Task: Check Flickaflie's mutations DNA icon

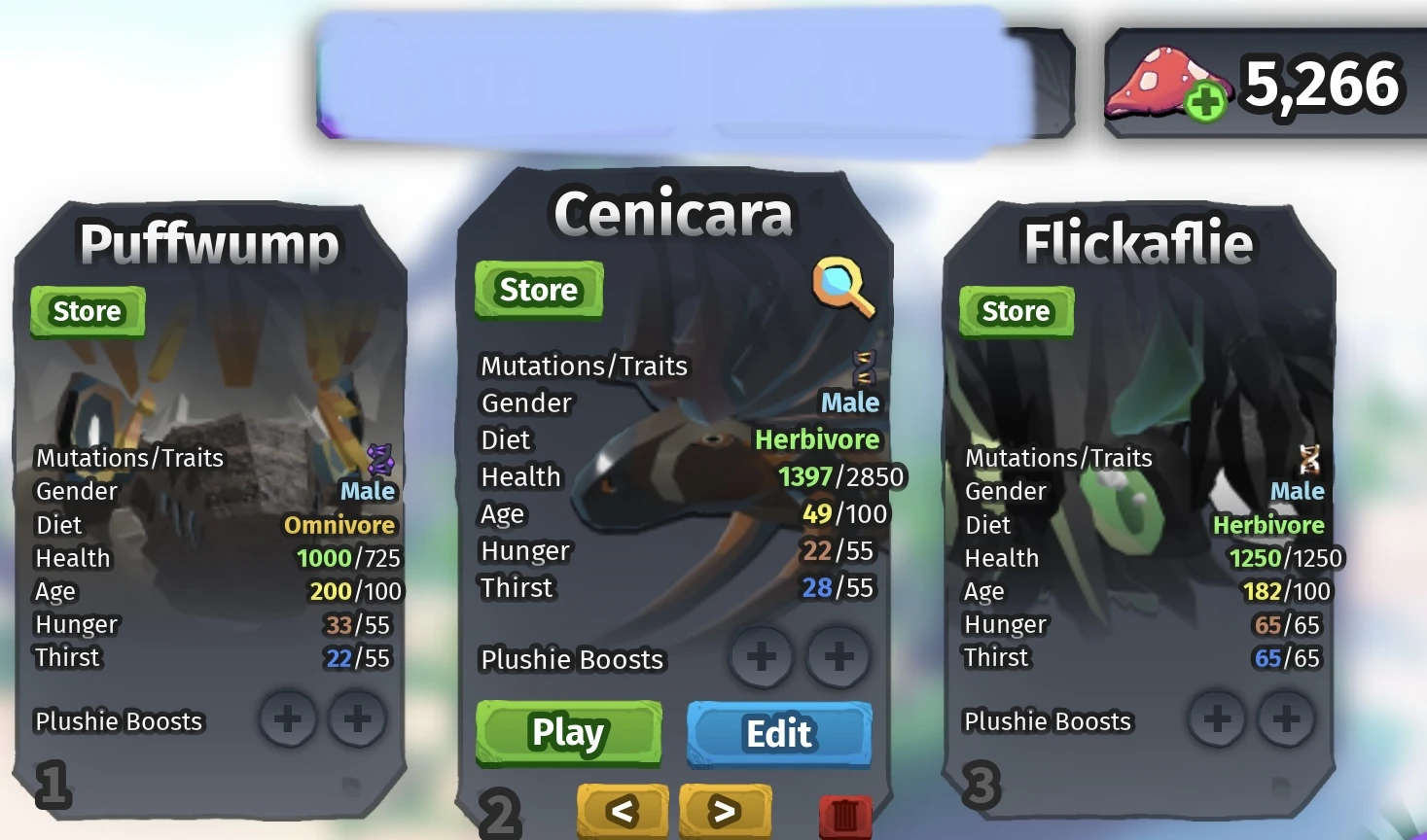Action: [1307, 457]
